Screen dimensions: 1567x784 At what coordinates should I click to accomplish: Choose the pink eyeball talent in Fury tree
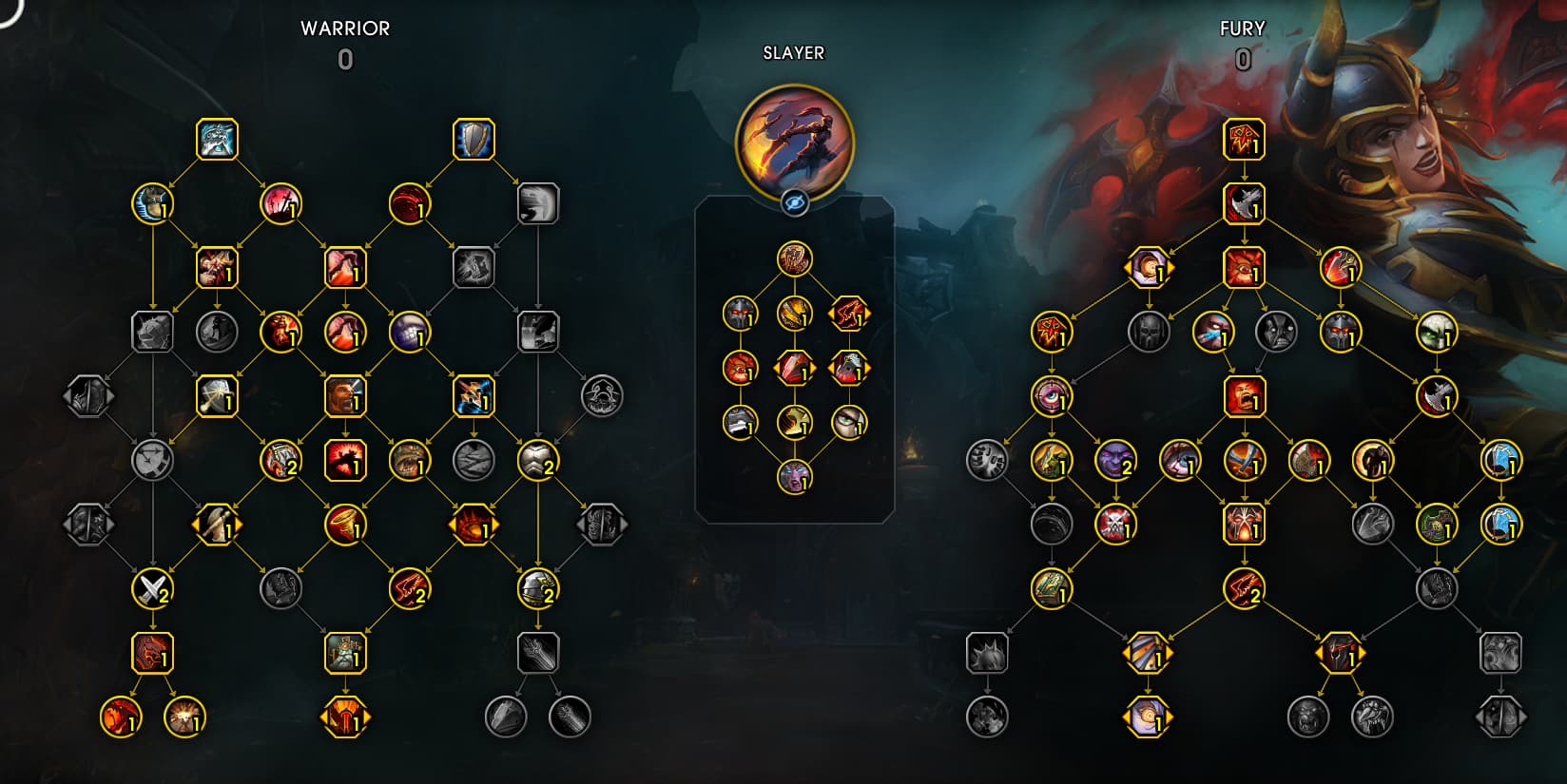(1052, 396)
